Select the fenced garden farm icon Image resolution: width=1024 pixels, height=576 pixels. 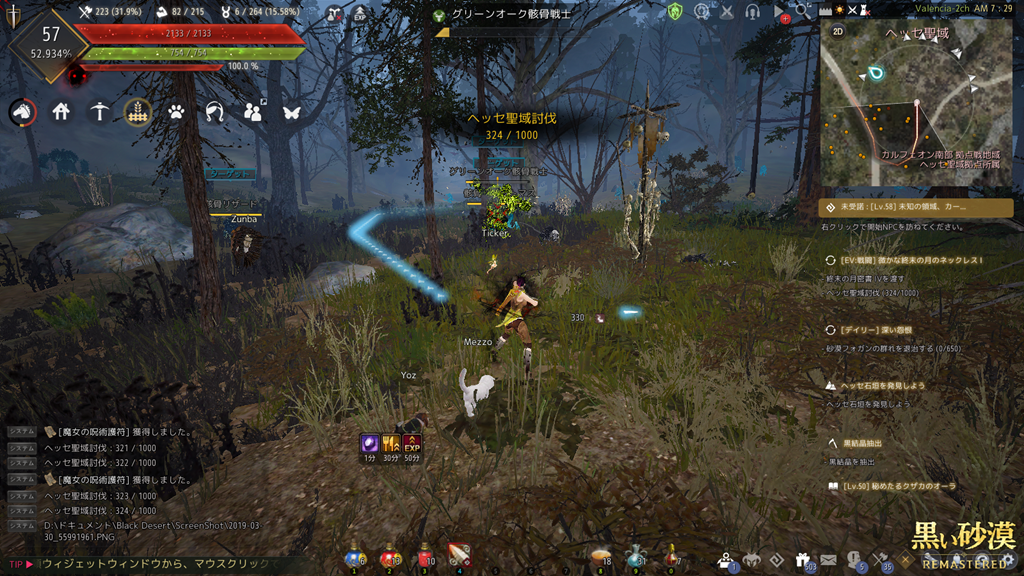137,112
